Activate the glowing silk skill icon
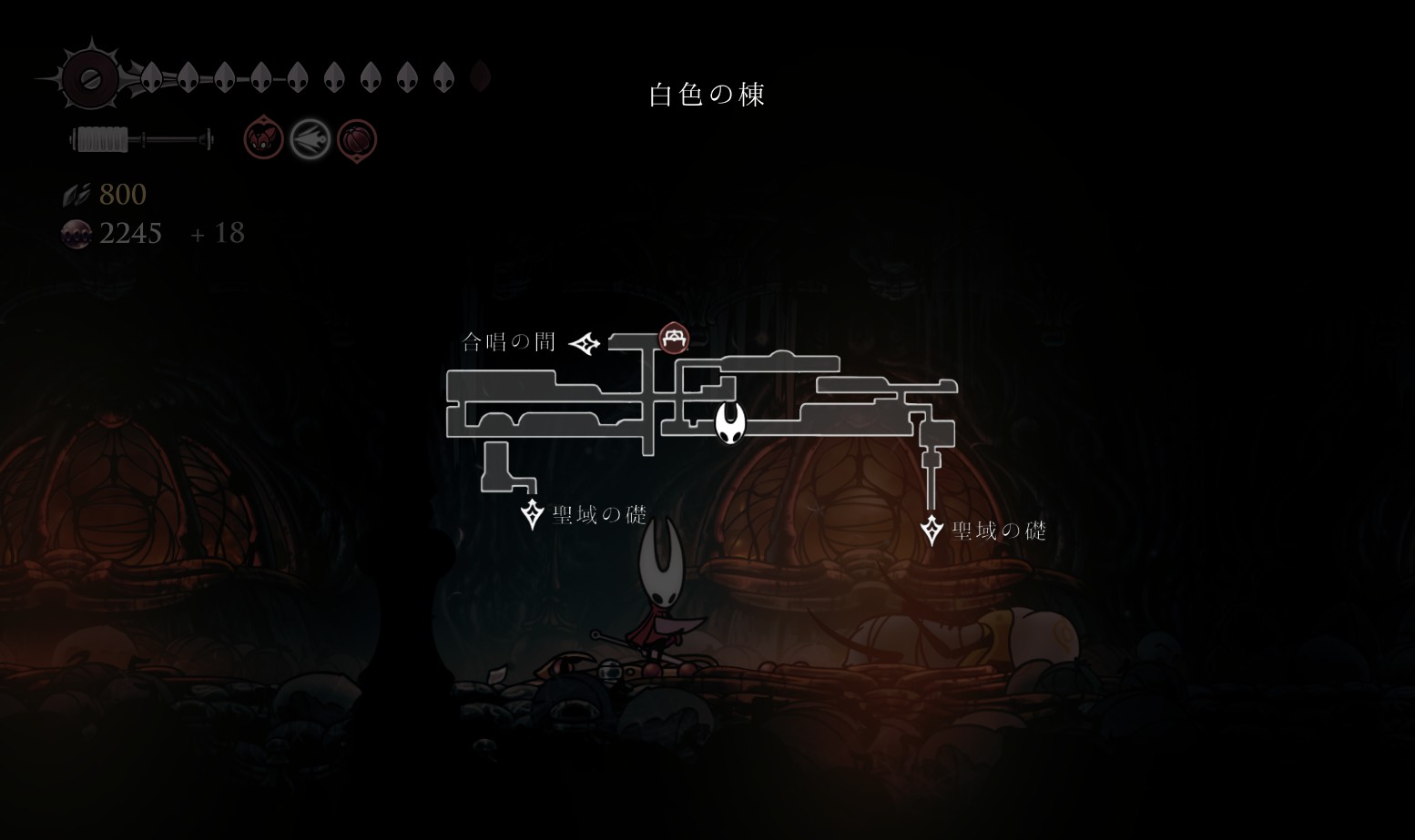 [310, 140]
